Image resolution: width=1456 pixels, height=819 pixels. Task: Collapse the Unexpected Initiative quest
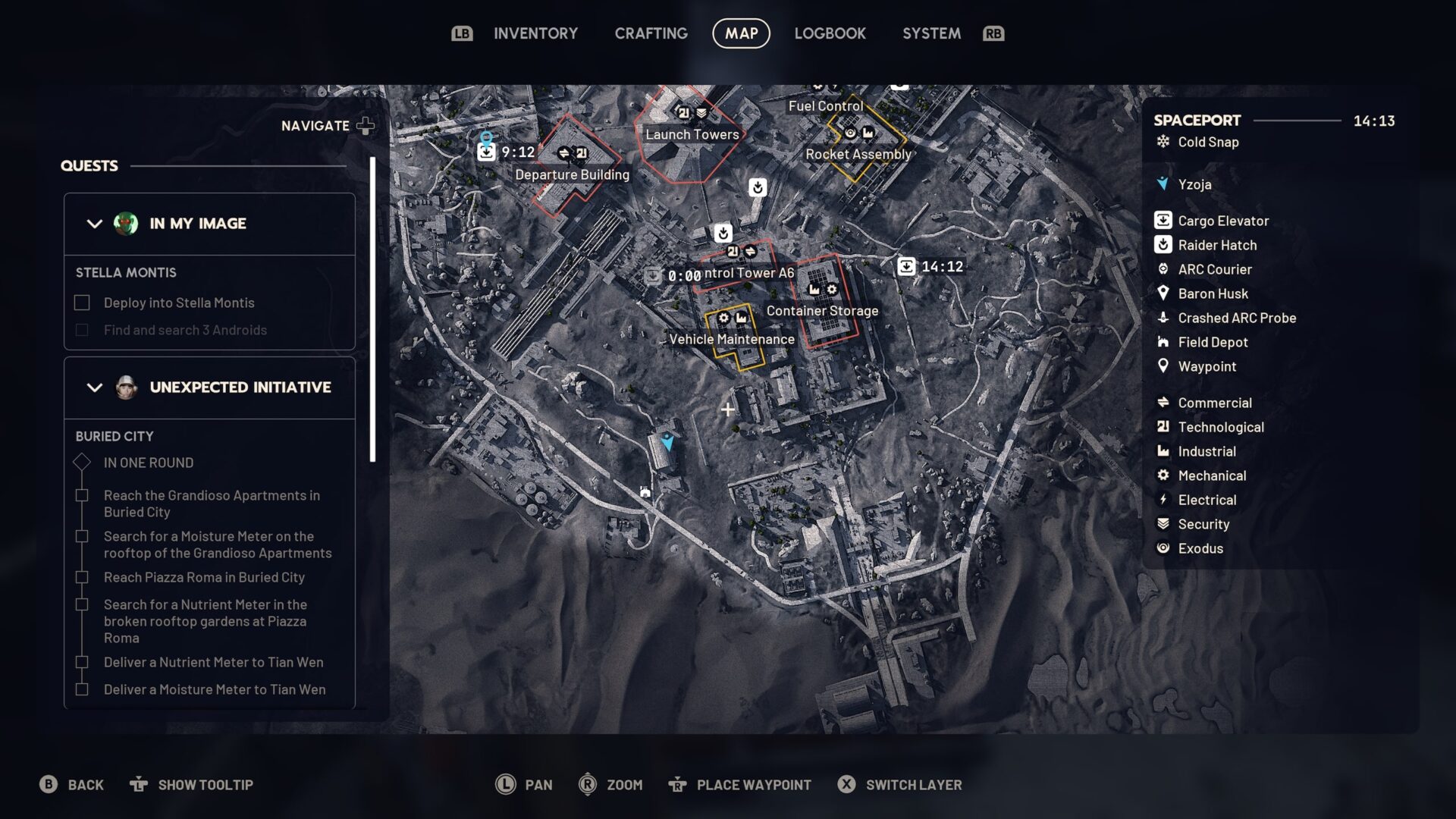(95, 388)
